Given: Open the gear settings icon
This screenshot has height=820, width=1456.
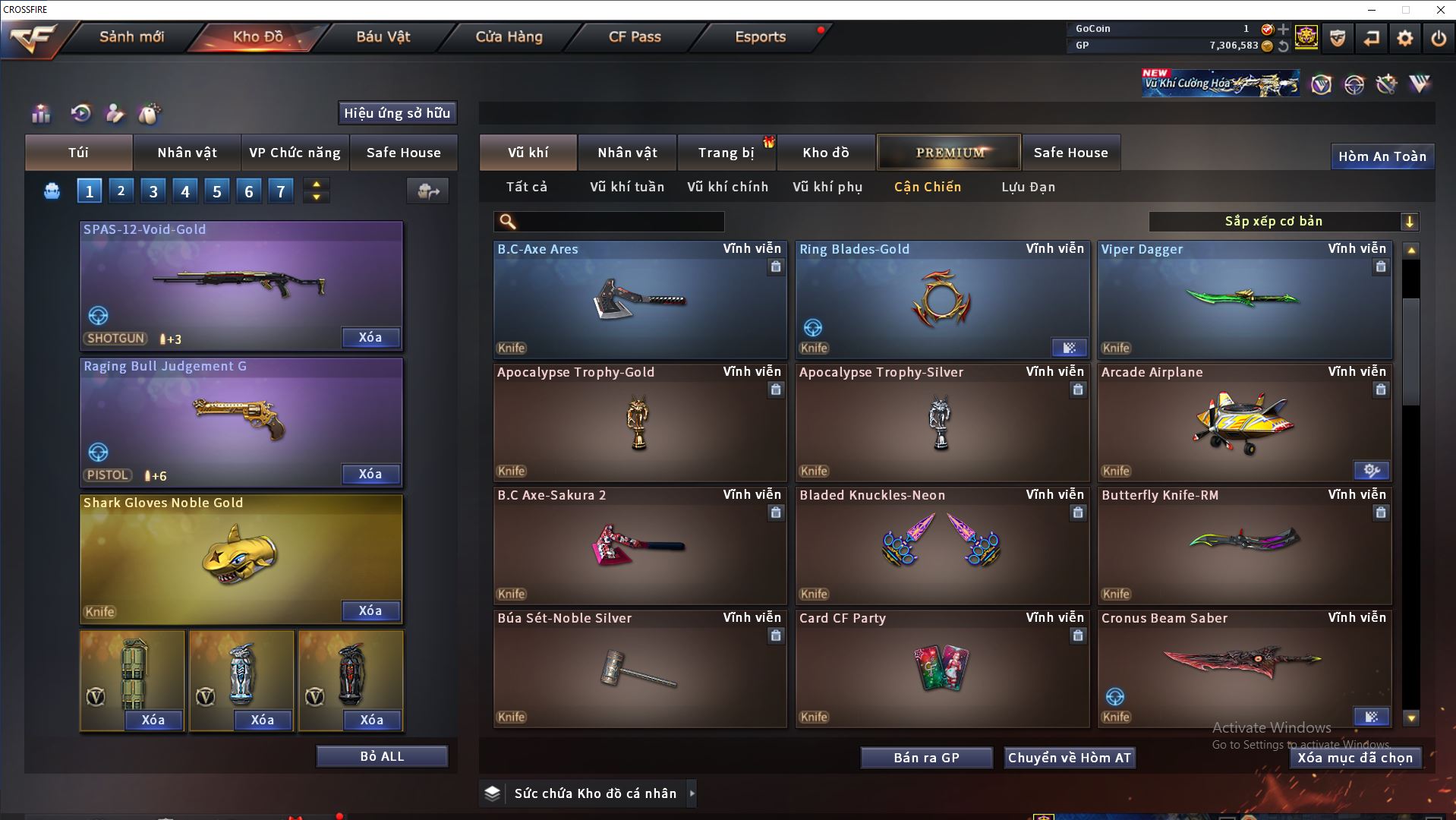Looking at the screenshot, I should [x=1404, y=38].
